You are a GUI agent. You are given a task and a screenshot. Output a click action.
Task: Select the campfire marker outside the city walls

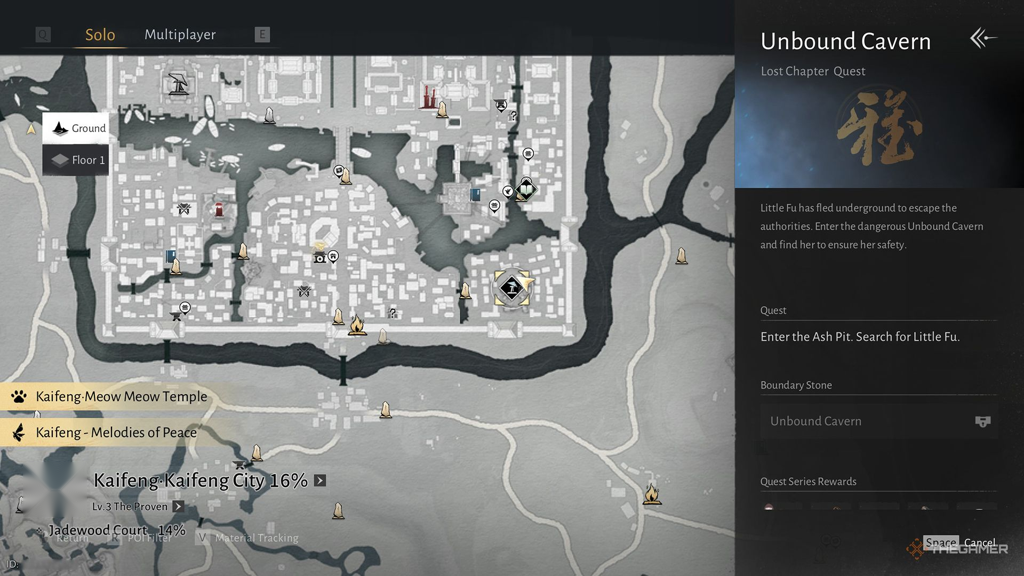[x=652, y=493]
